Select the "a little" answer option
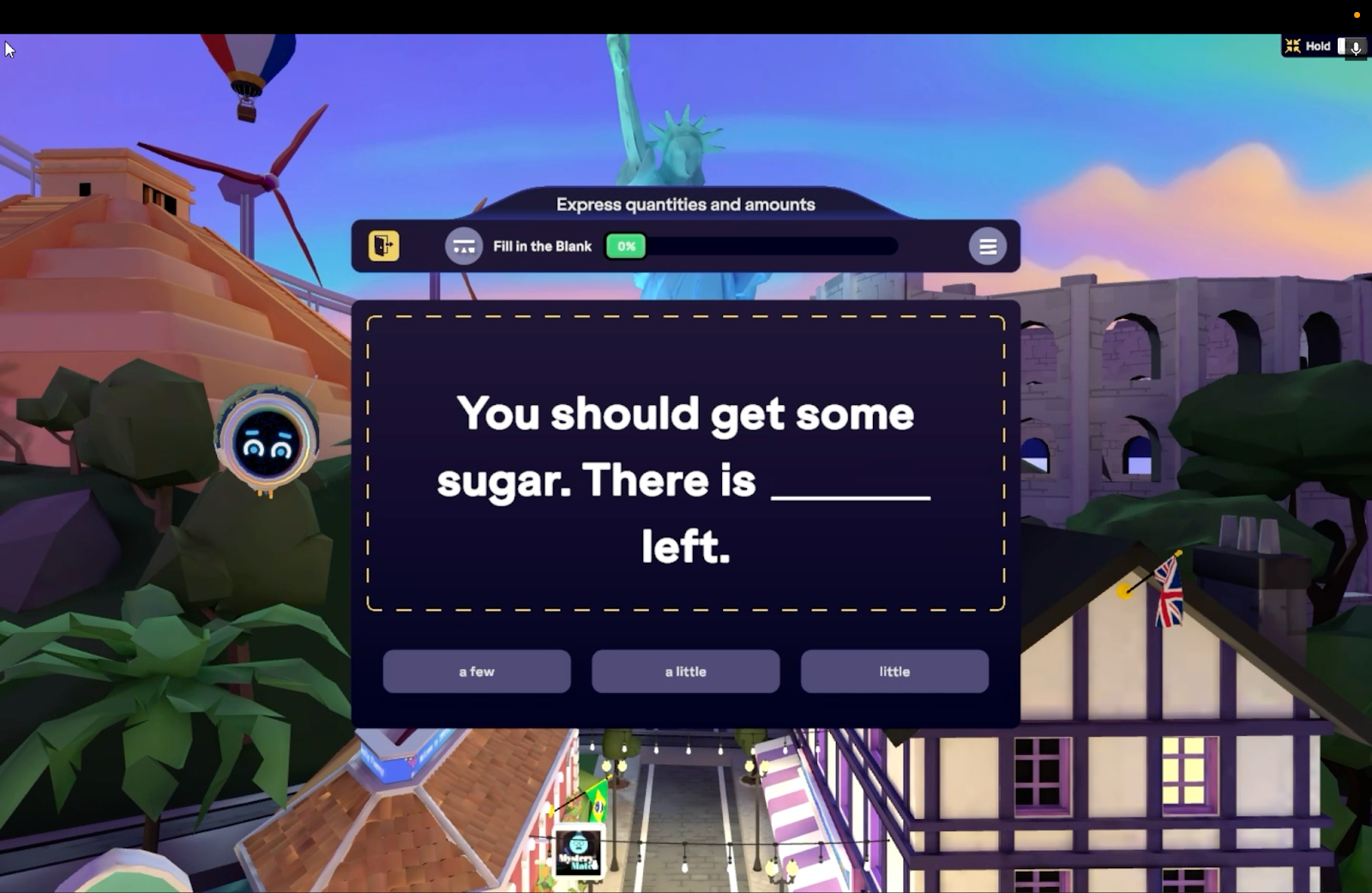1372x893 pixels. (x=685, y=671)
